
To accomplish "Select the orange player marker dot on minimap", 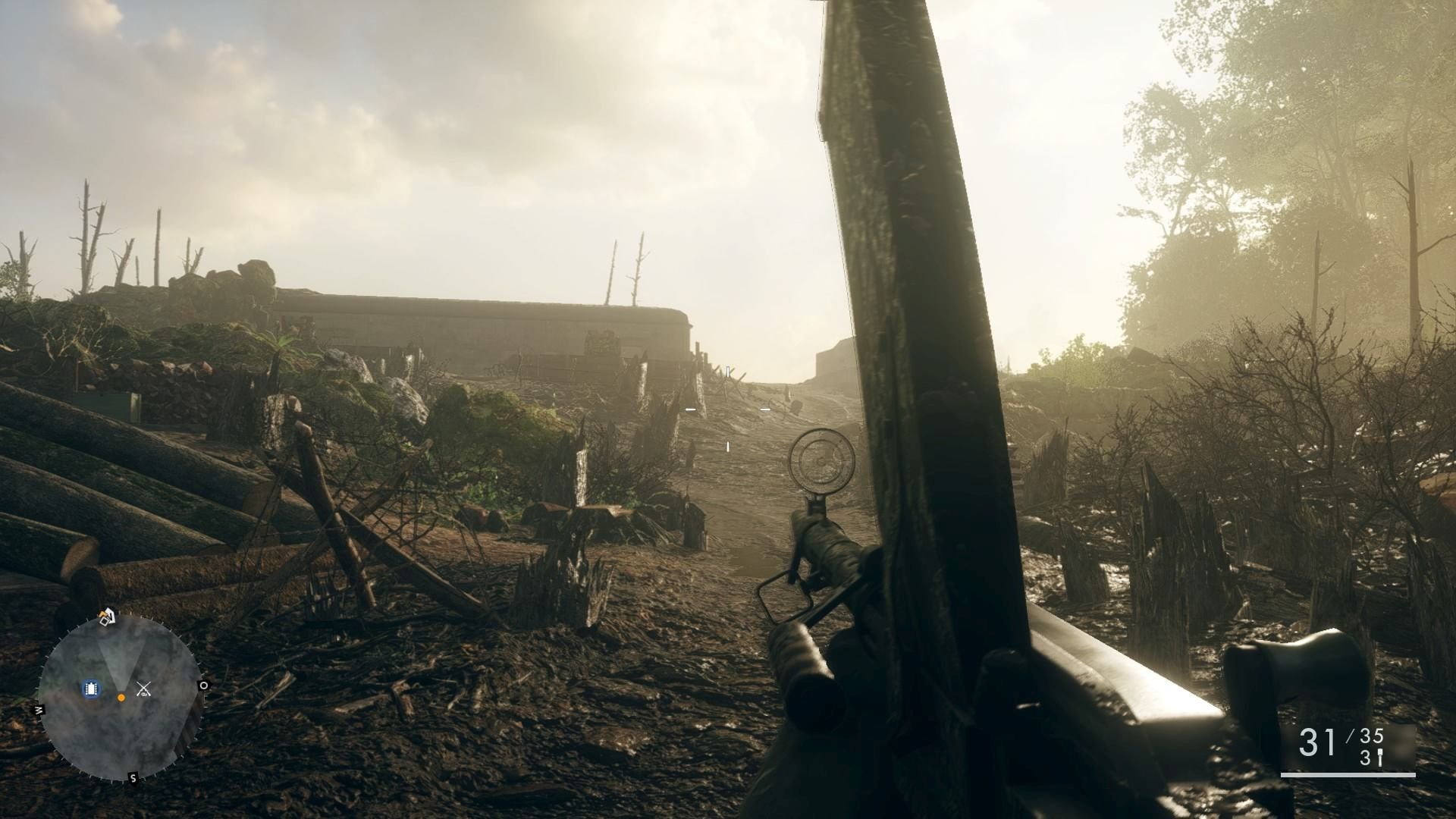I will click(122, 698).
